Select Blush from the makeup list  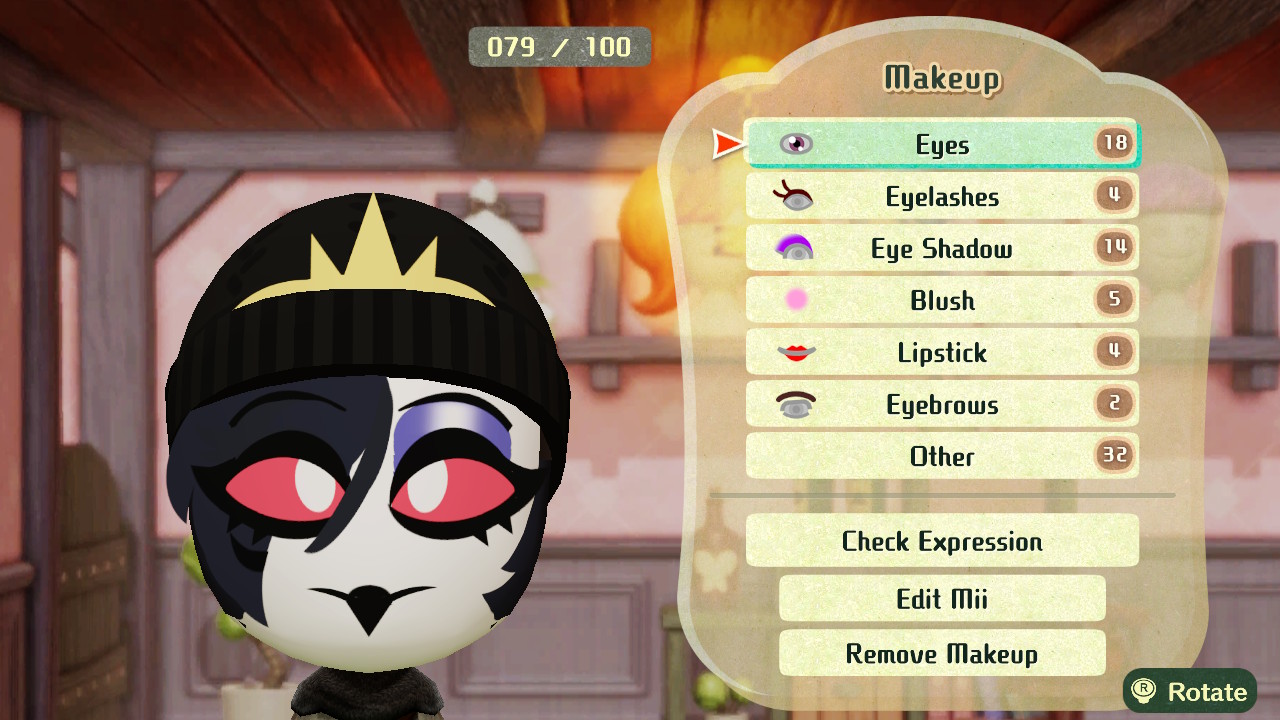(941, 300)
